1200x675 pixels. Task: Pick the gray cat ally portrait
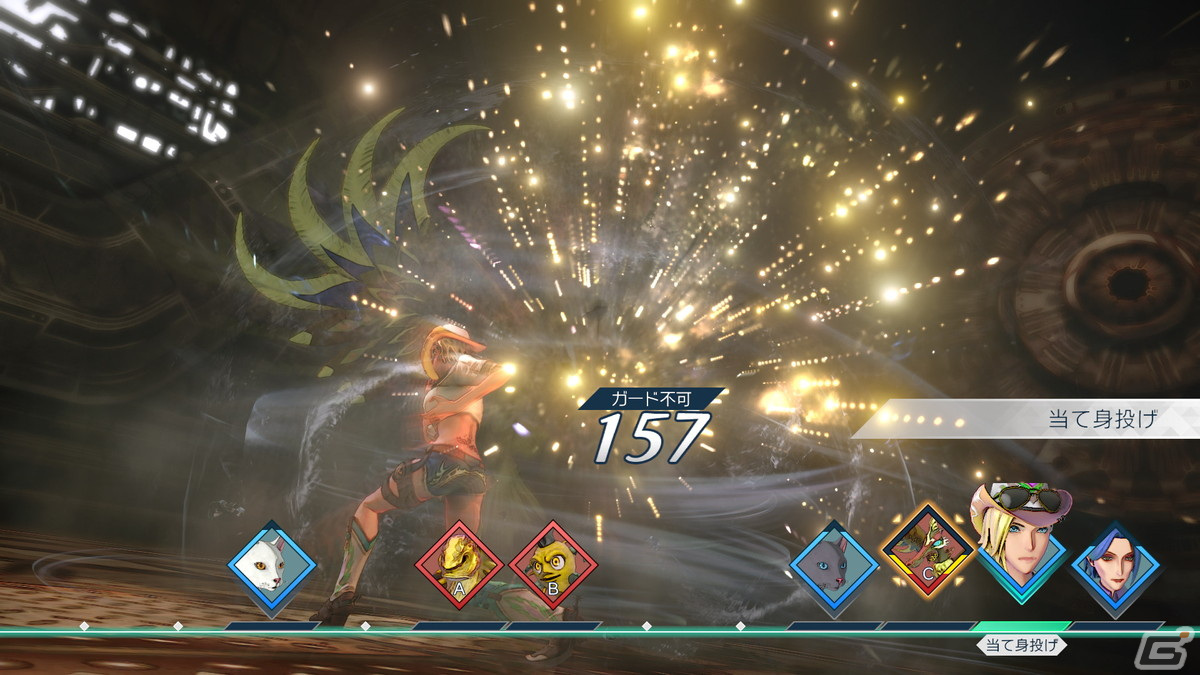pos(834,566)
